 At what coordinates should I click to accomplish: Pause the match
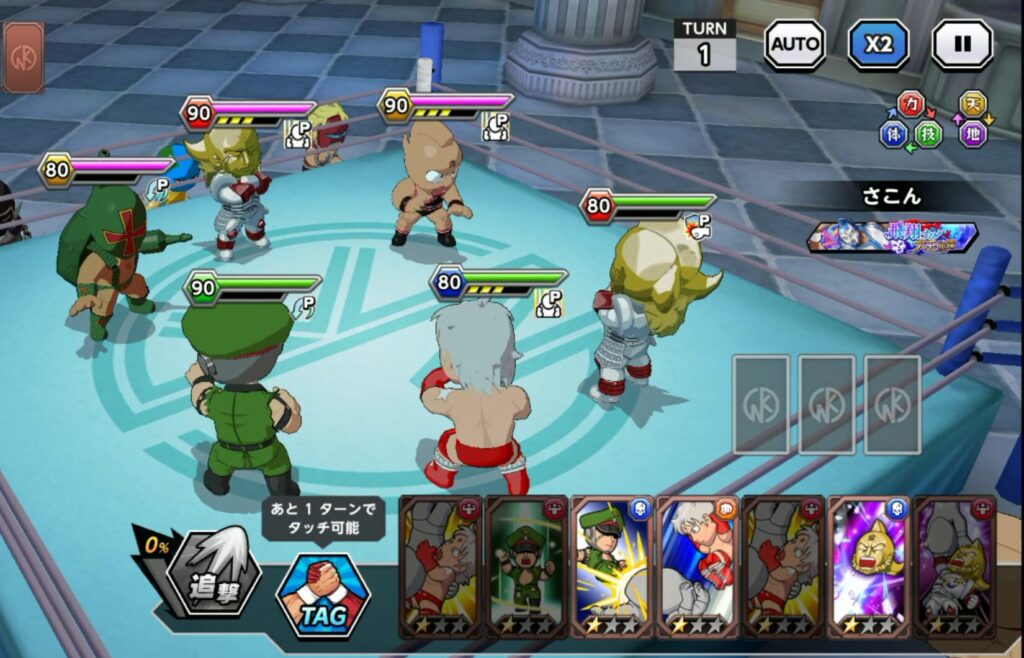click(962, 44)
